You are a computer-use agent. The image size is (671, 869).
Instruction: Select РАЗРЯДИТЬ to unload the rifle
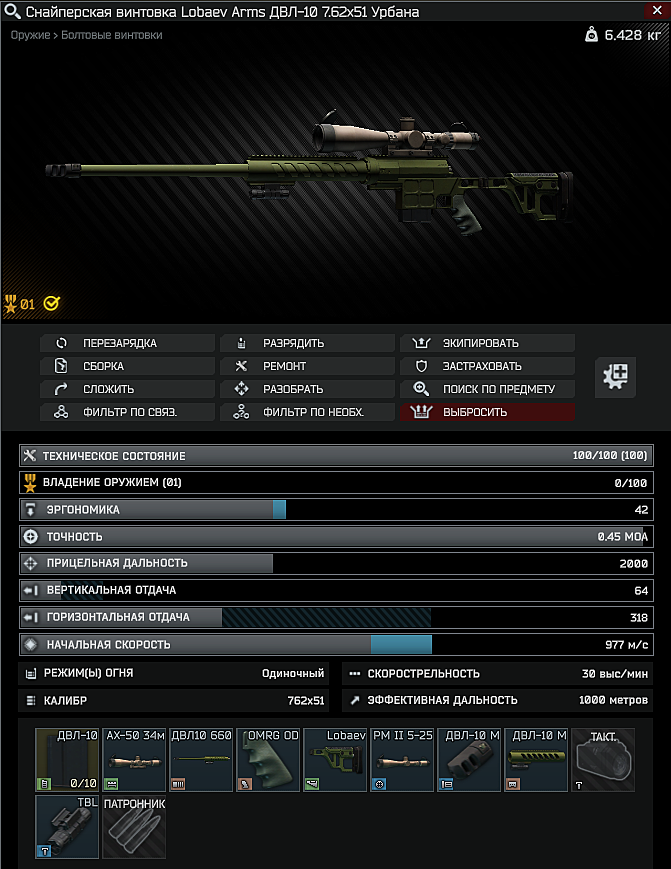307,343
